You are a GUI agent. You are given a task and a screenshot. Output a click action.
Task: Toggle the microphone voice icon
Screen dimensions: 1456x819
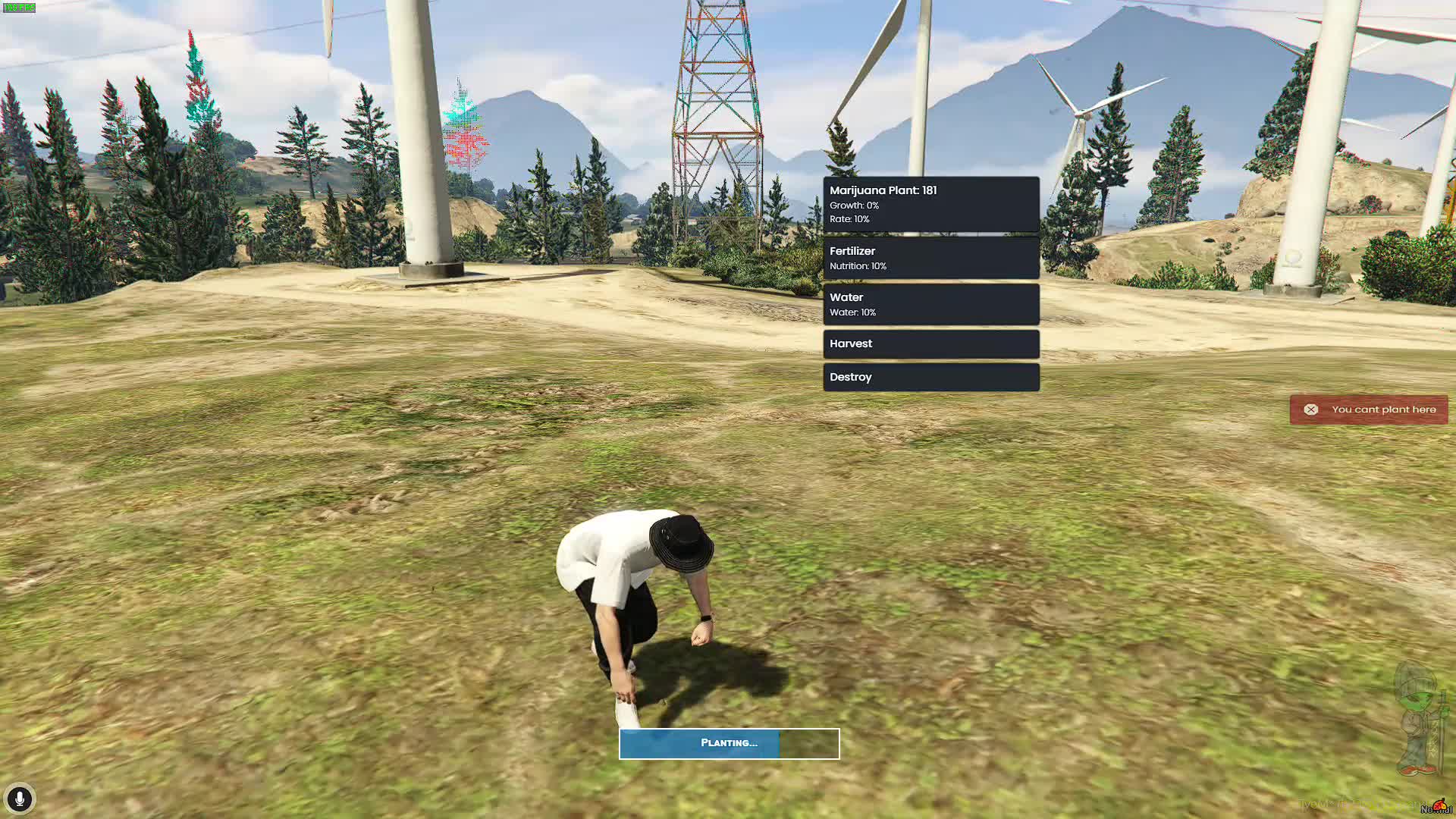pos(20,799)
